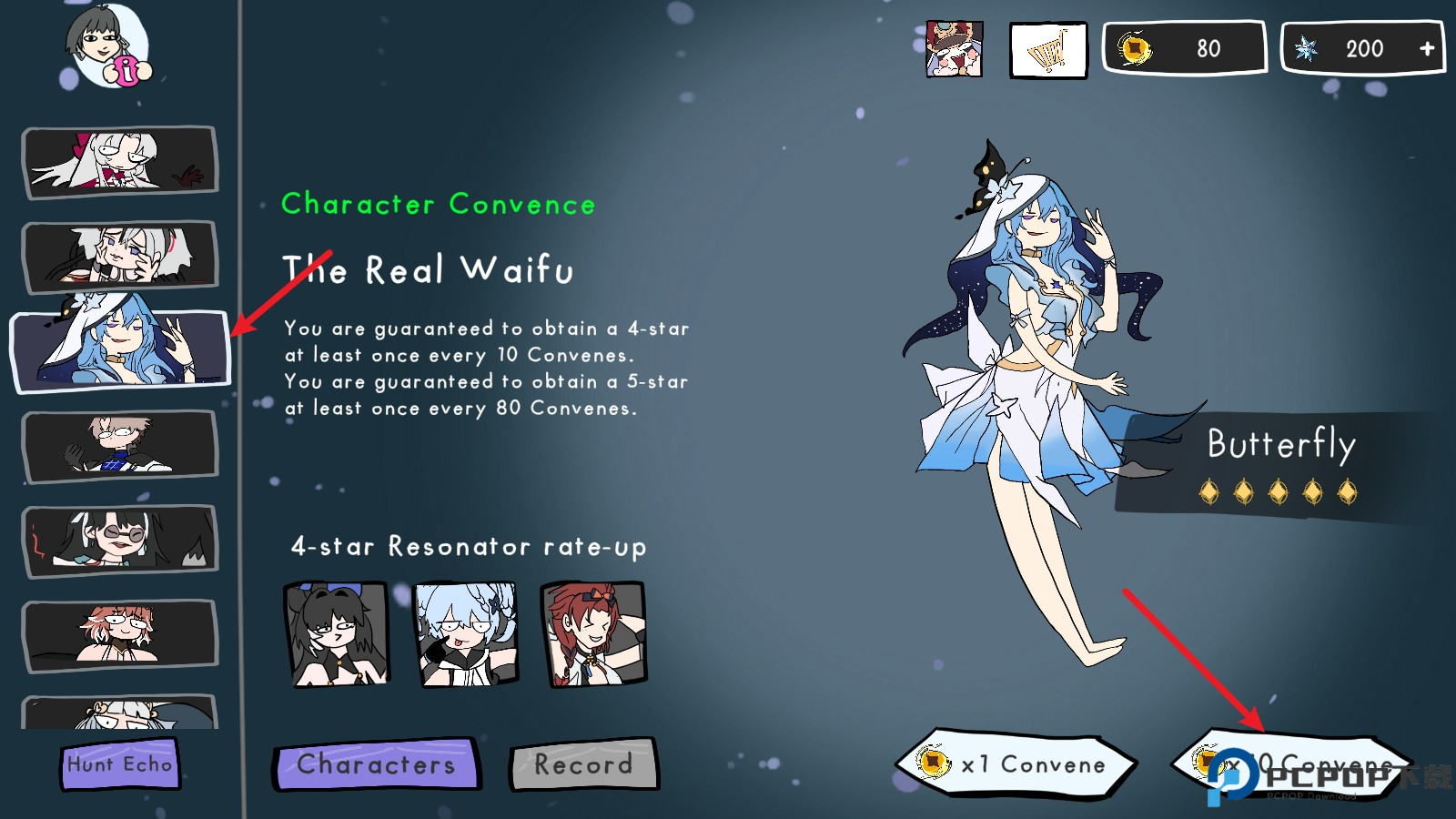Perform a x1 Convene pull
The width and height of the screenshot is (1456, 819).
click(x=1016, y=764)
